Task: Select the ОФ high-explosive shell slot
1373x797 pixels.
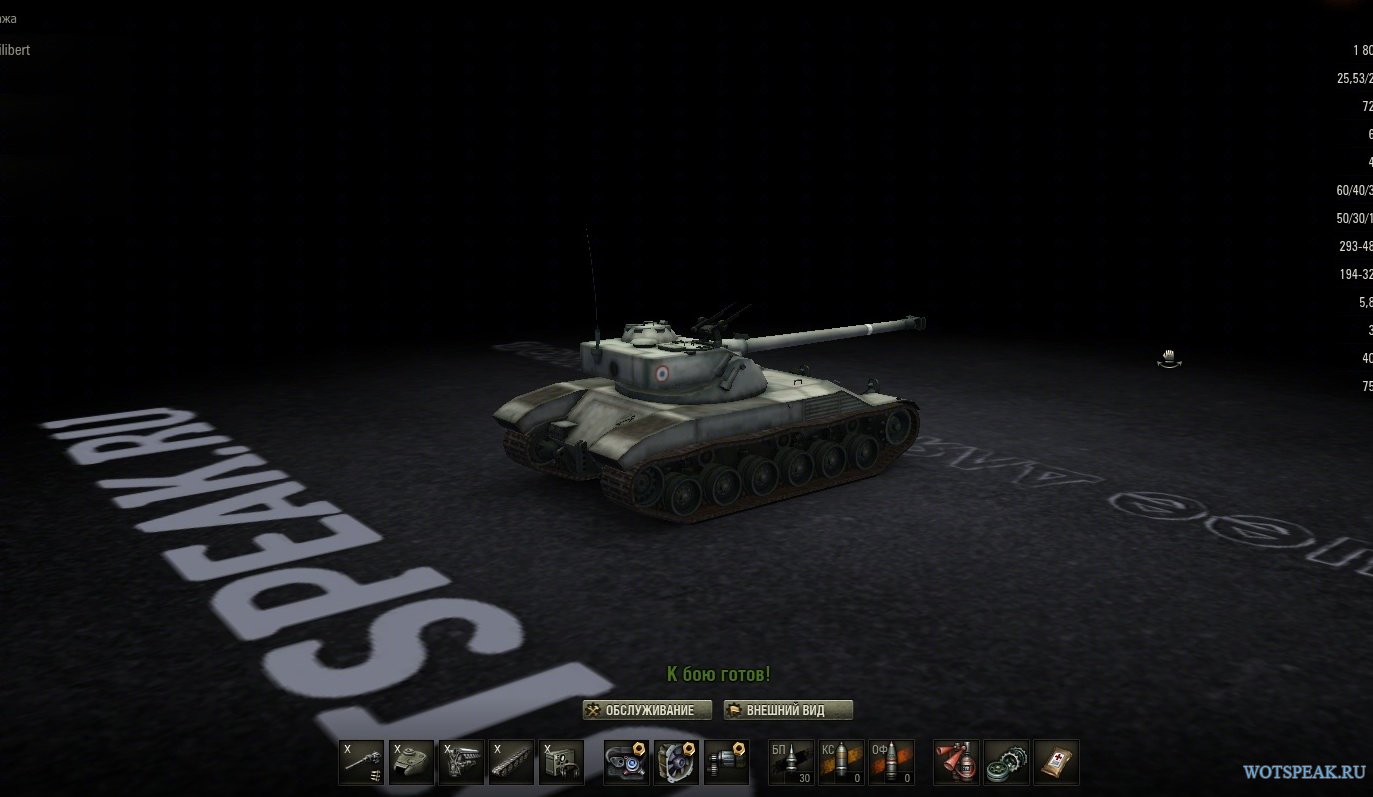Action: click(x=892, y=762)
